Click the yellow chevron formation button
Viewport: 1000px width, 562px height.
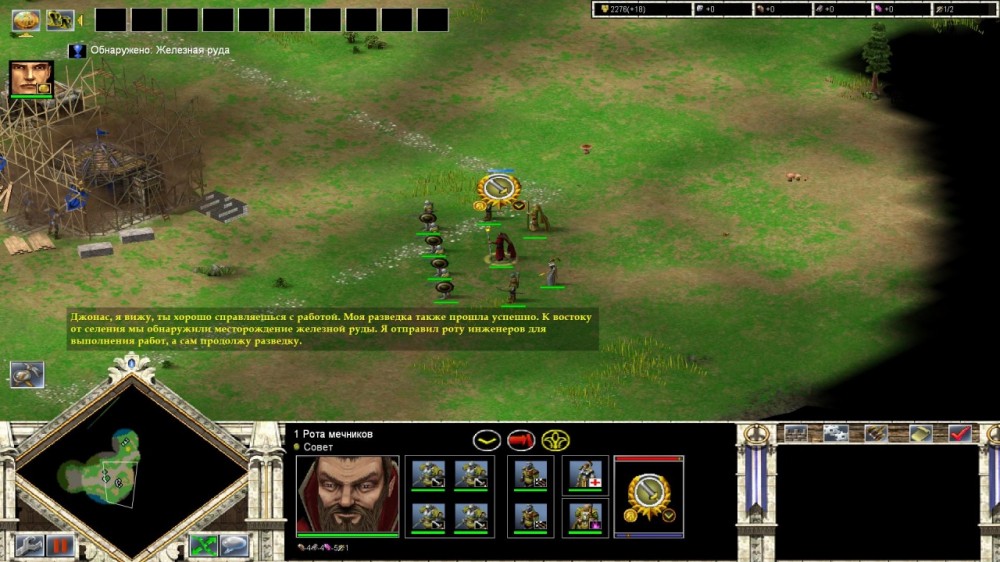pyautogui.click(x=487, y=440)
